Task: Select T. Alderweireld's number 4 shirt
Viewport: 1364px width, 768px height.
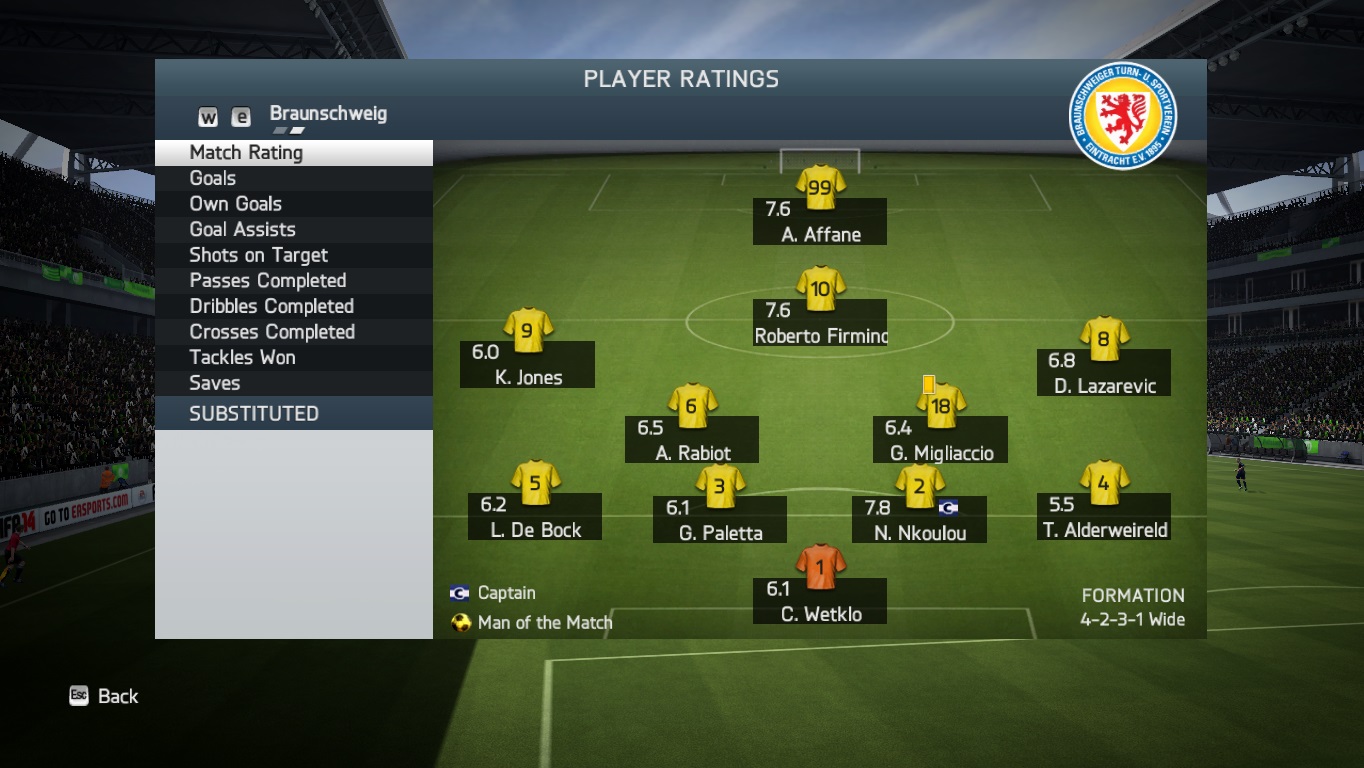Action: tap(1103, 484)
